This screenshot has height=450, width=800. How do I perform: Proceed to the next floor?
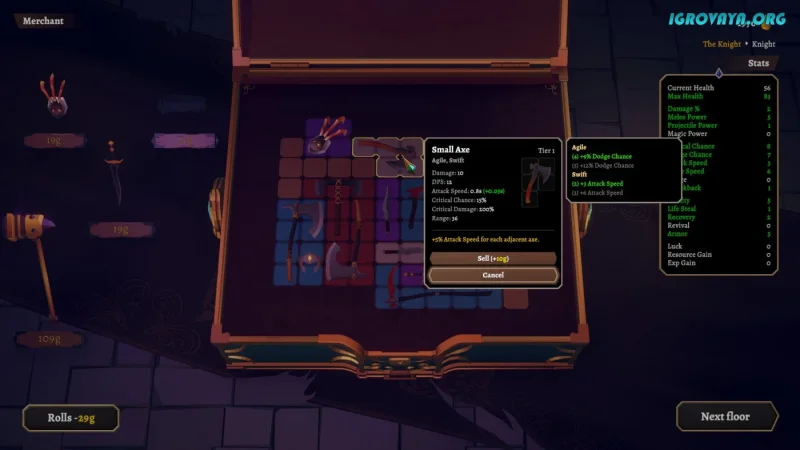726,416
